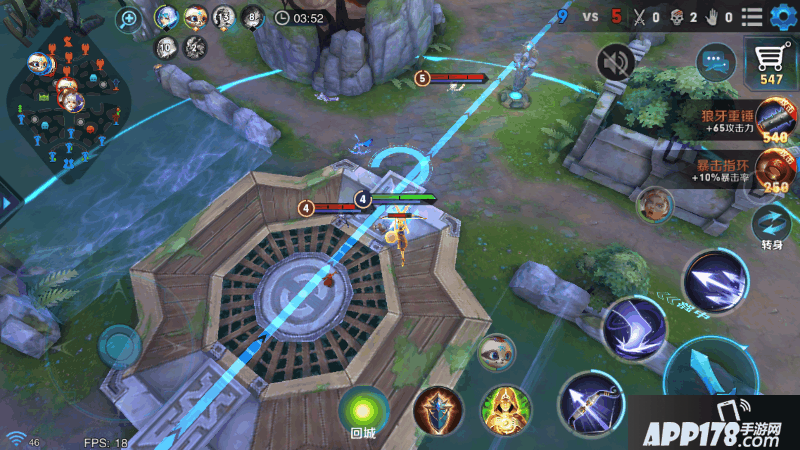
Task: Tap the 转身 turn-around button
Action: [x=771, y=223]
